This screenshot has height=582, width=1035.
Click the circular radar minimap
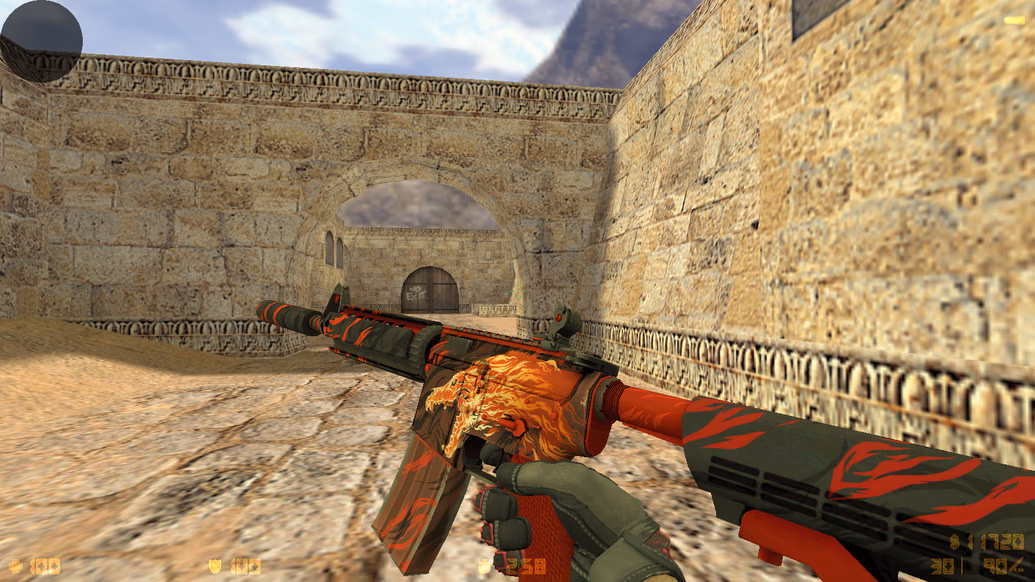[x=41, y=40]
